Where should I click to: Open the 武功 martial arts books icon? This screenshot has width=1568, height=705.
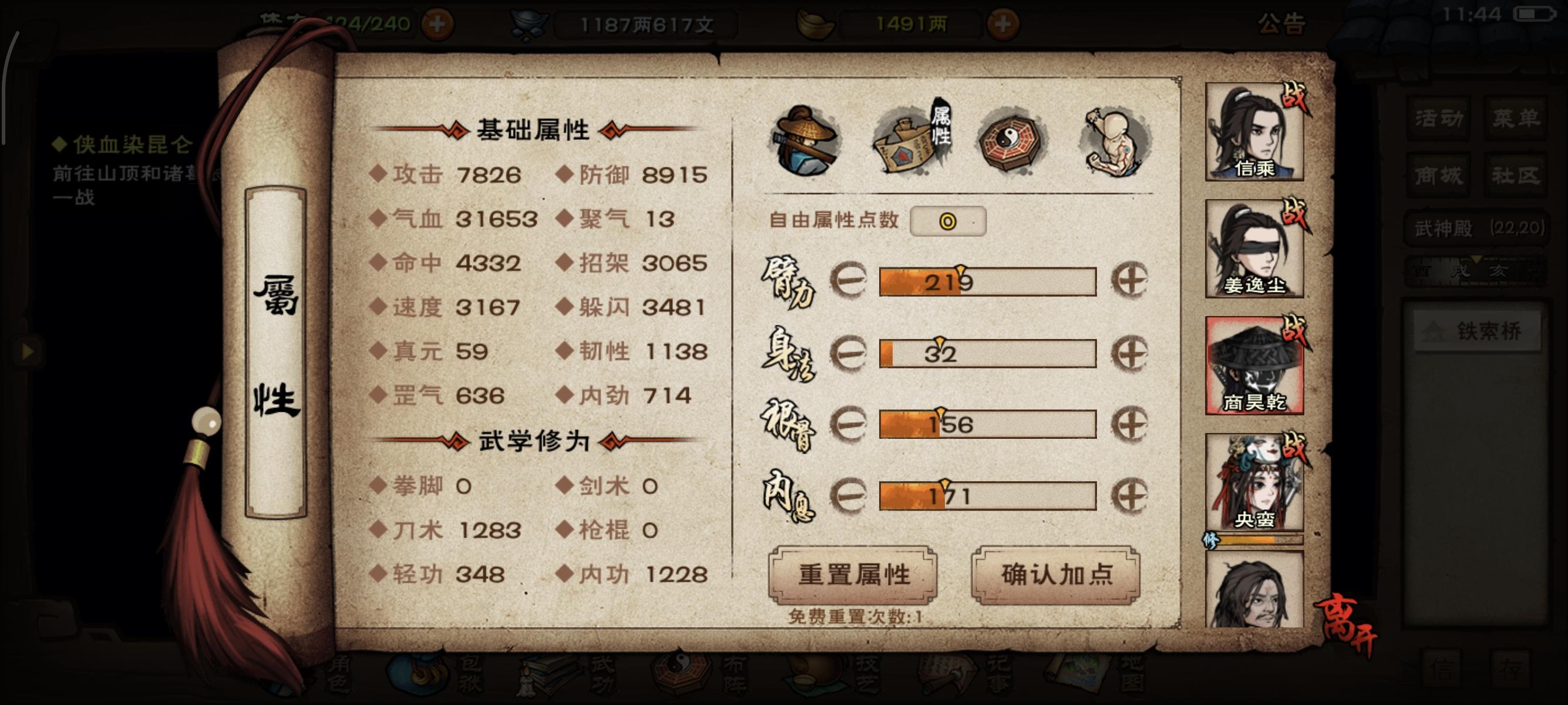click(548, 676)
